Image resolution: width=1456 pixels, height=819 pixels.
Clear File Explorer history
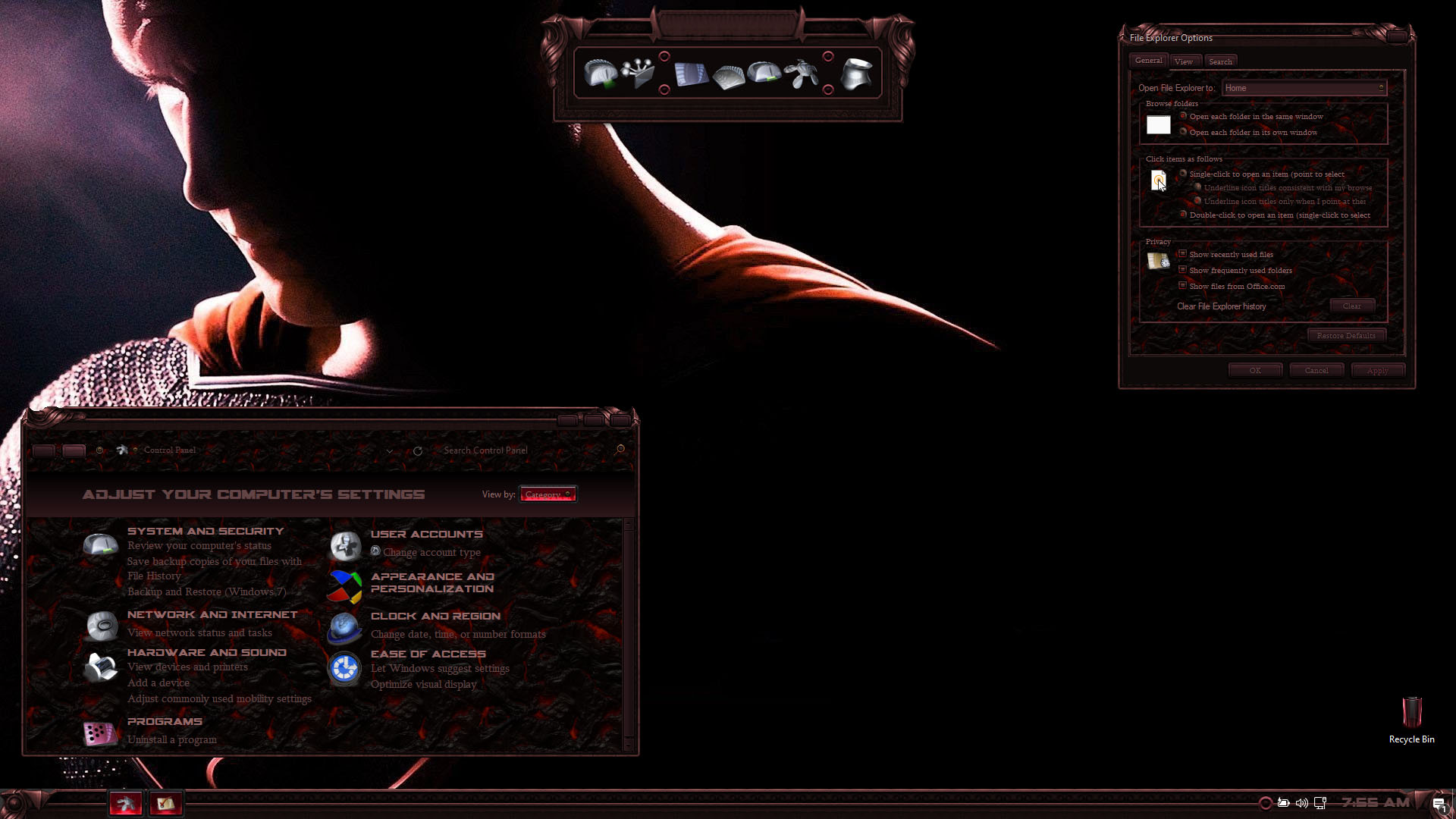(1351, 306)
